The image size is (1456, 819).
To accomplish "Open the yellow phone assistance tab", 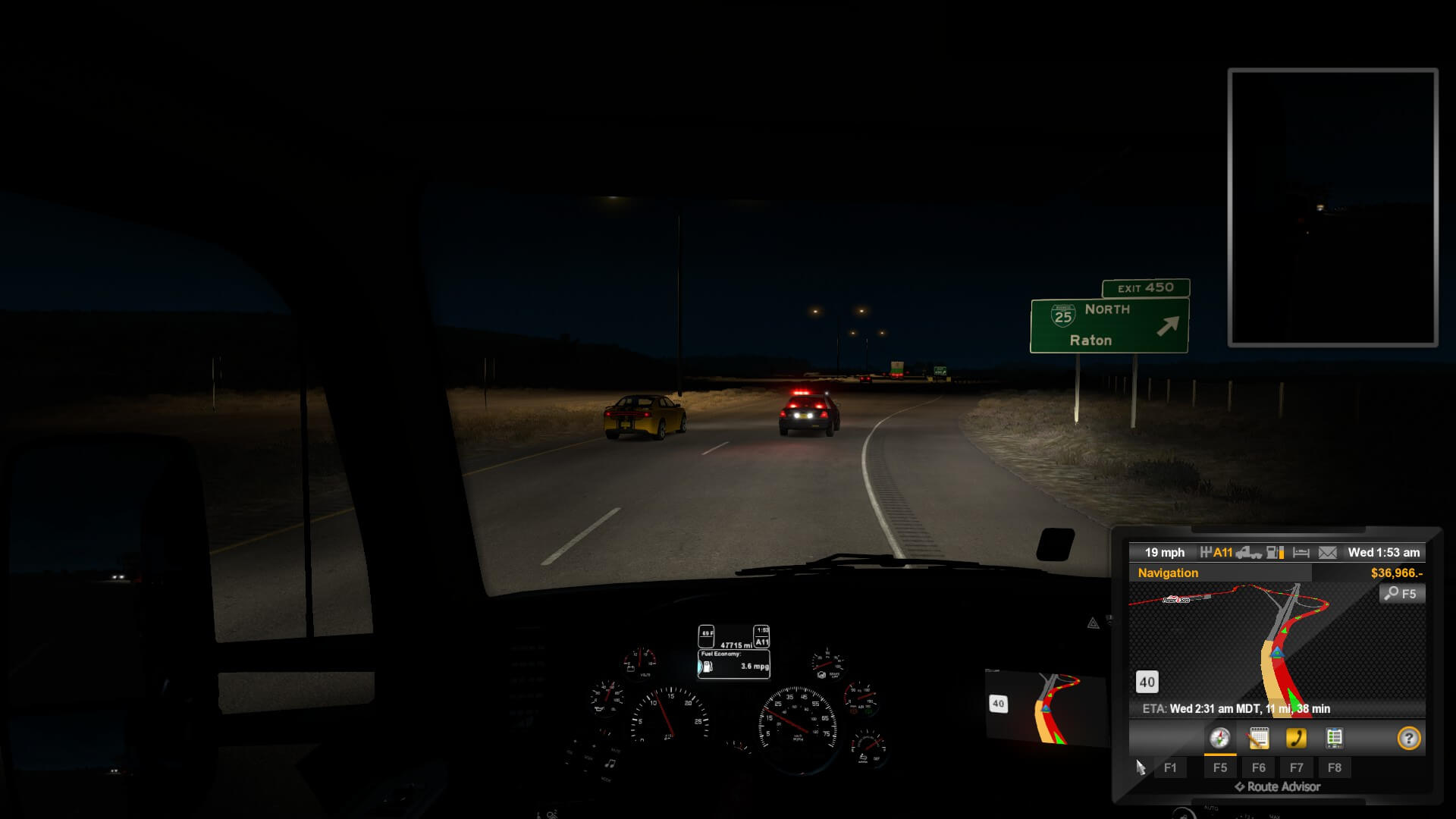I will click(1296, 738).
